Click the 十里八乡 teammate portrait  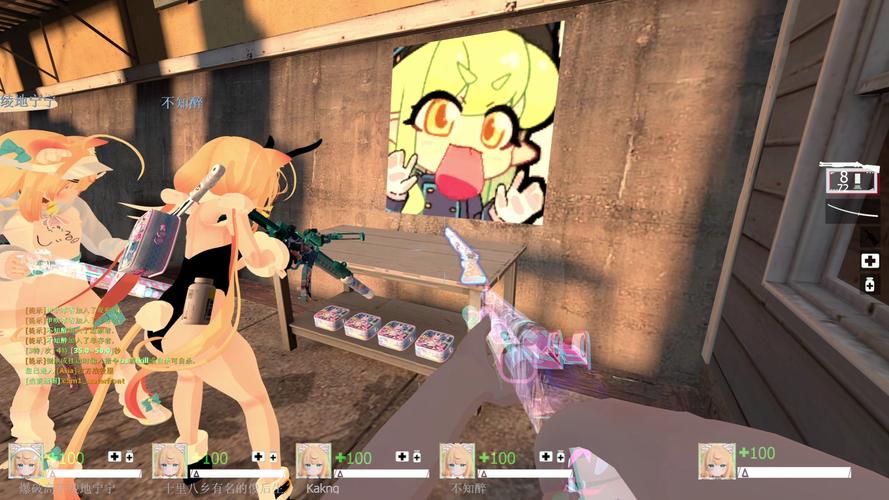point(169,460)
